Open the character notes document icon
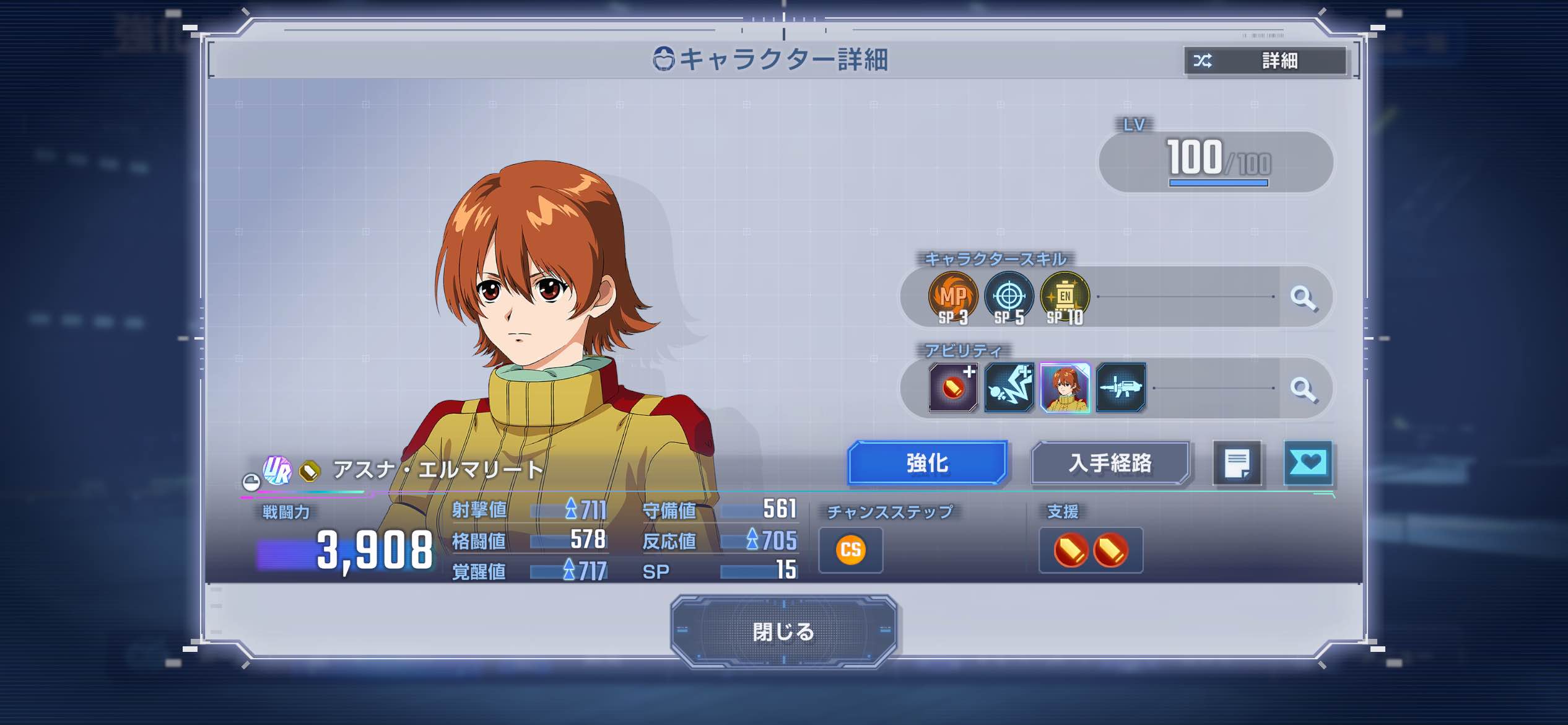This screenshot has height=725, width=1568. coord(1237,464)
